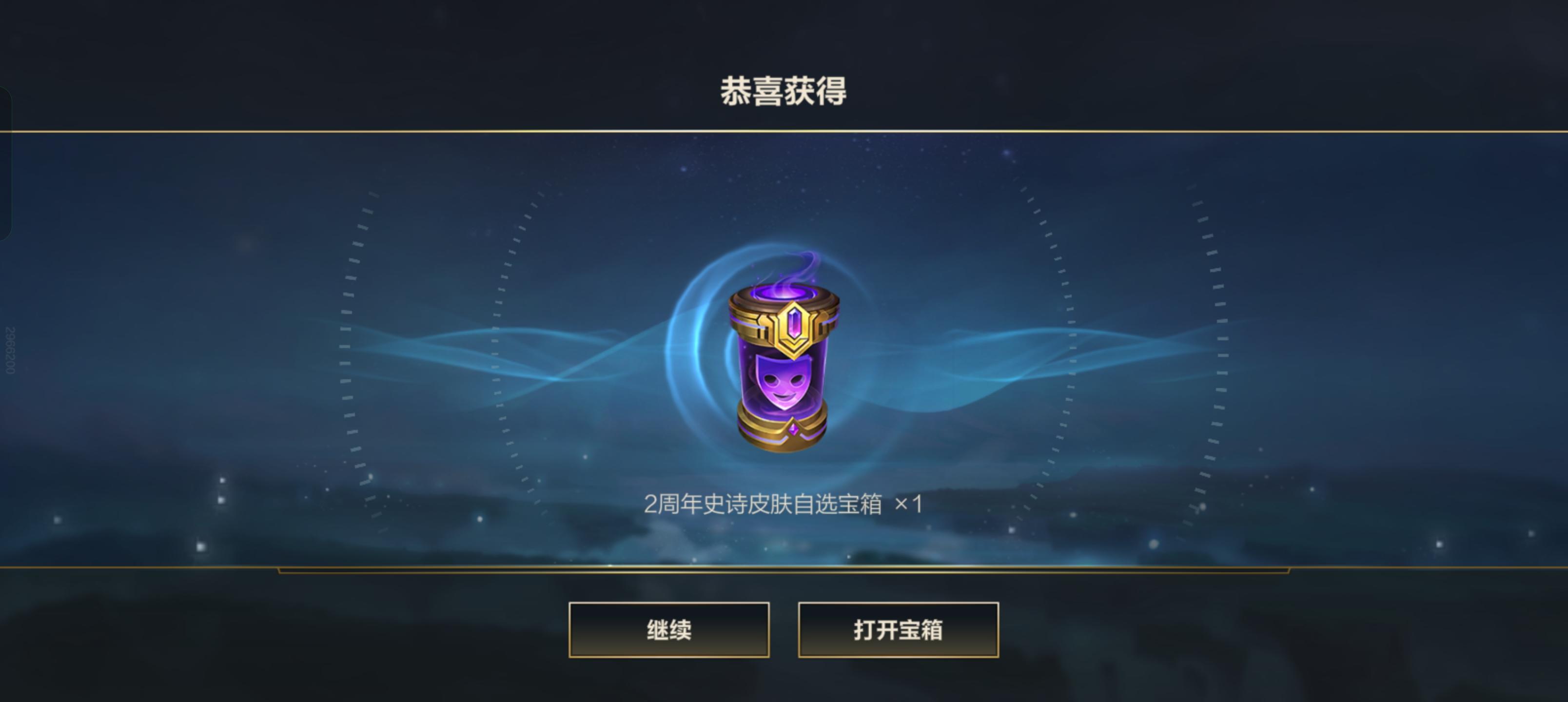This screenshot has width=1568, height=702.
Task: Click the 继续 button to continue
Action: tap(668, 631)
